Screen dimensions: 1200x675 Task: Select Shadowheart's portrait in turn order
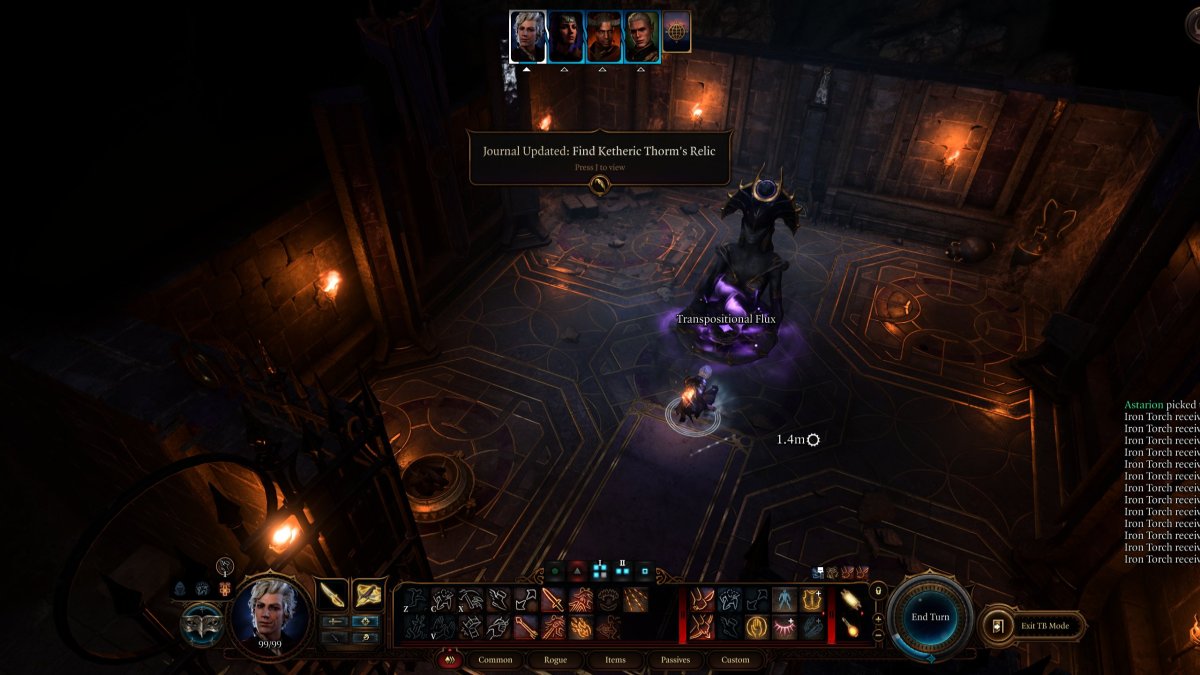pos(566,36)
